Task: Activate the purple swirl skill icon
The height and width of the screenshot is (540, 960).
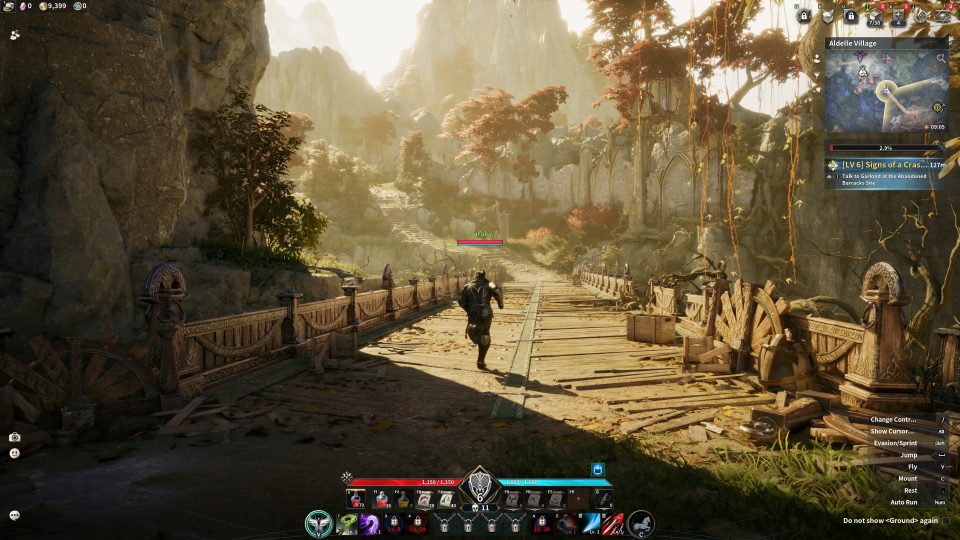Action: pos(369,523)
